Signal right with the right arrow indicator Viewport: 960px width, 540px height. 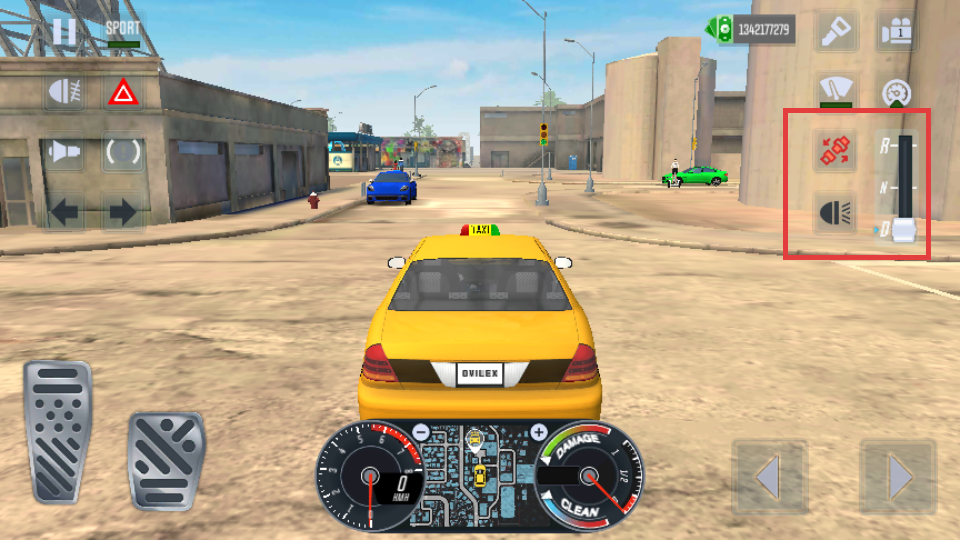tap(123, 211)
